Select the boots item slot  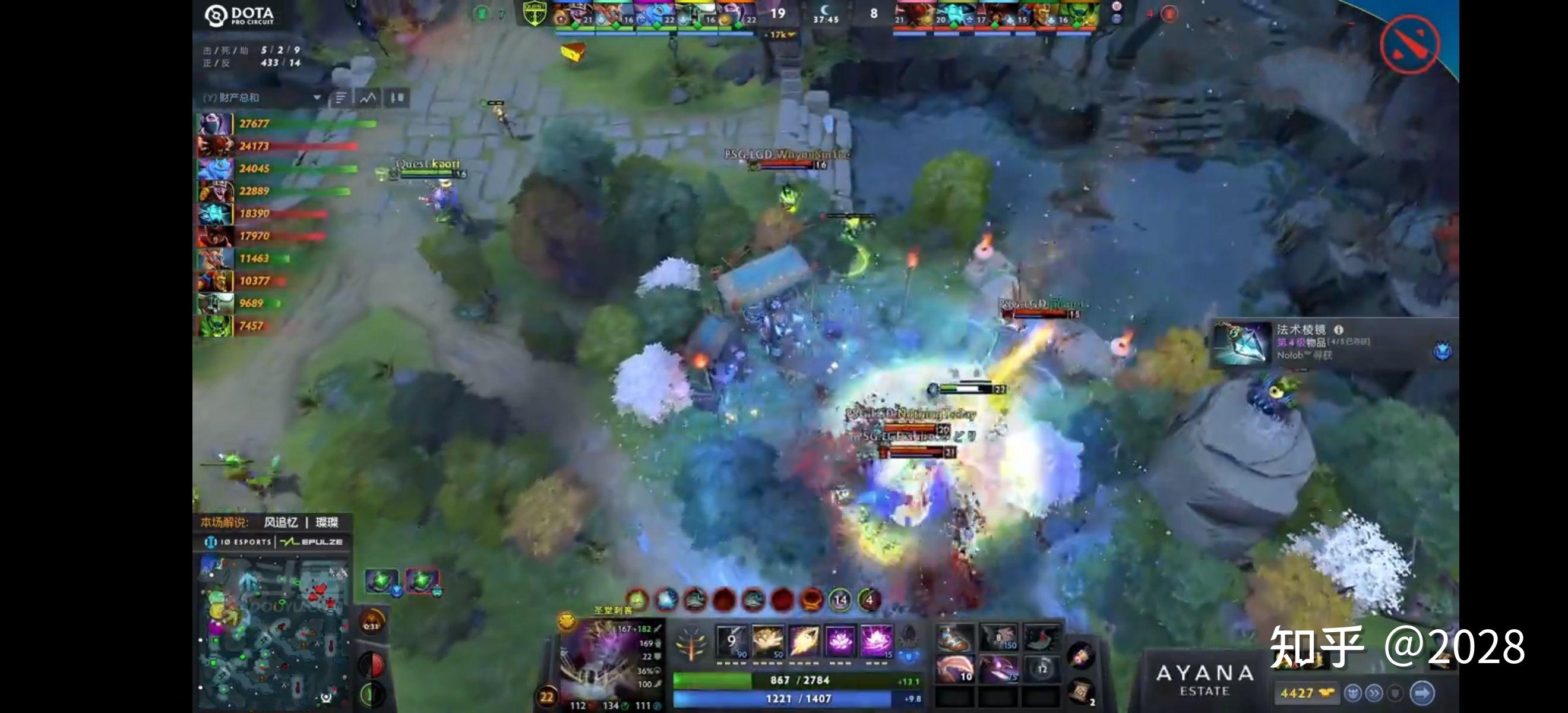(955, 638)
